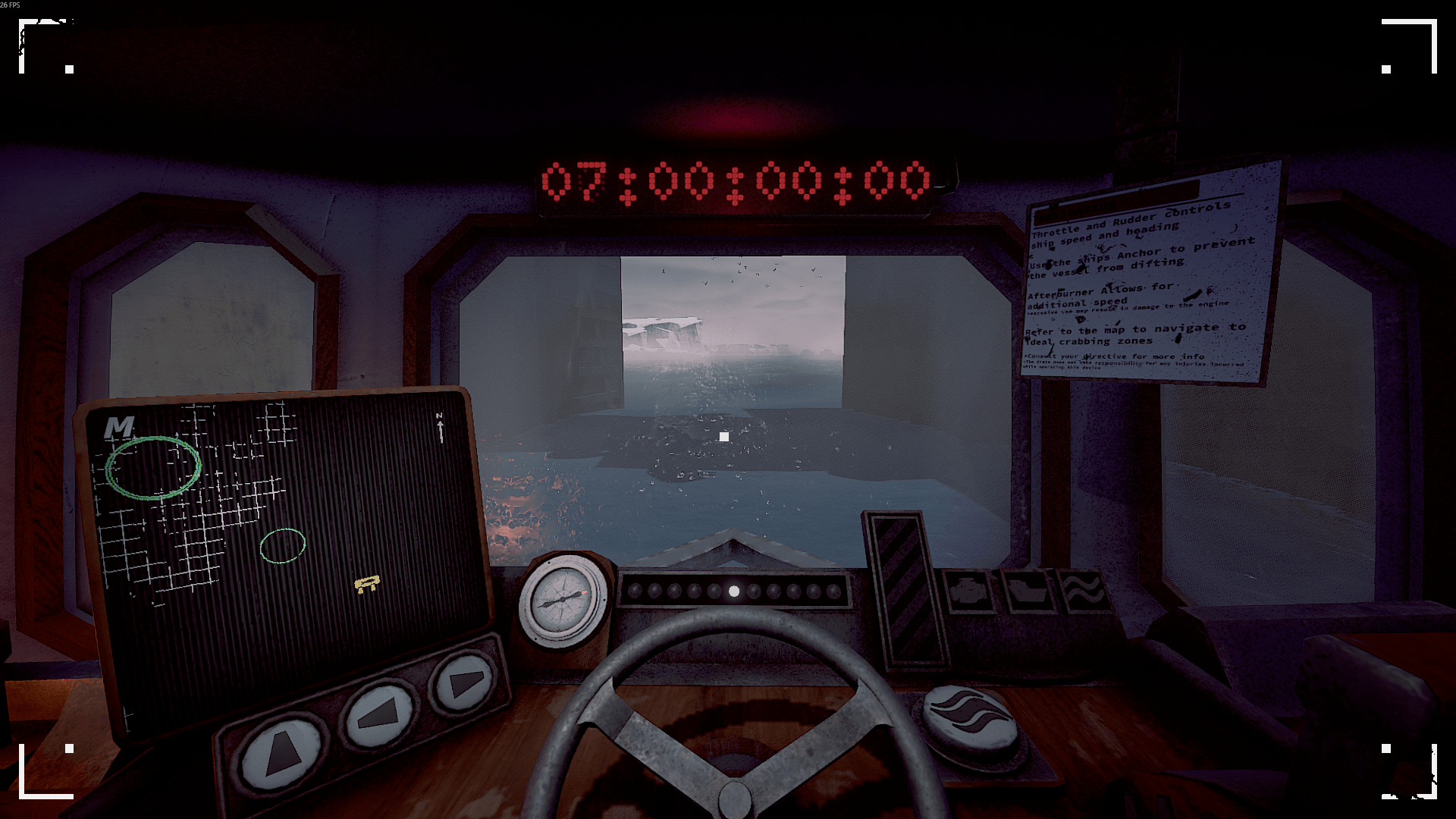Select the large green crabbing zone circle
Image resolution: width=1456 pixels, height=819 pixels.
pos(154,467)
